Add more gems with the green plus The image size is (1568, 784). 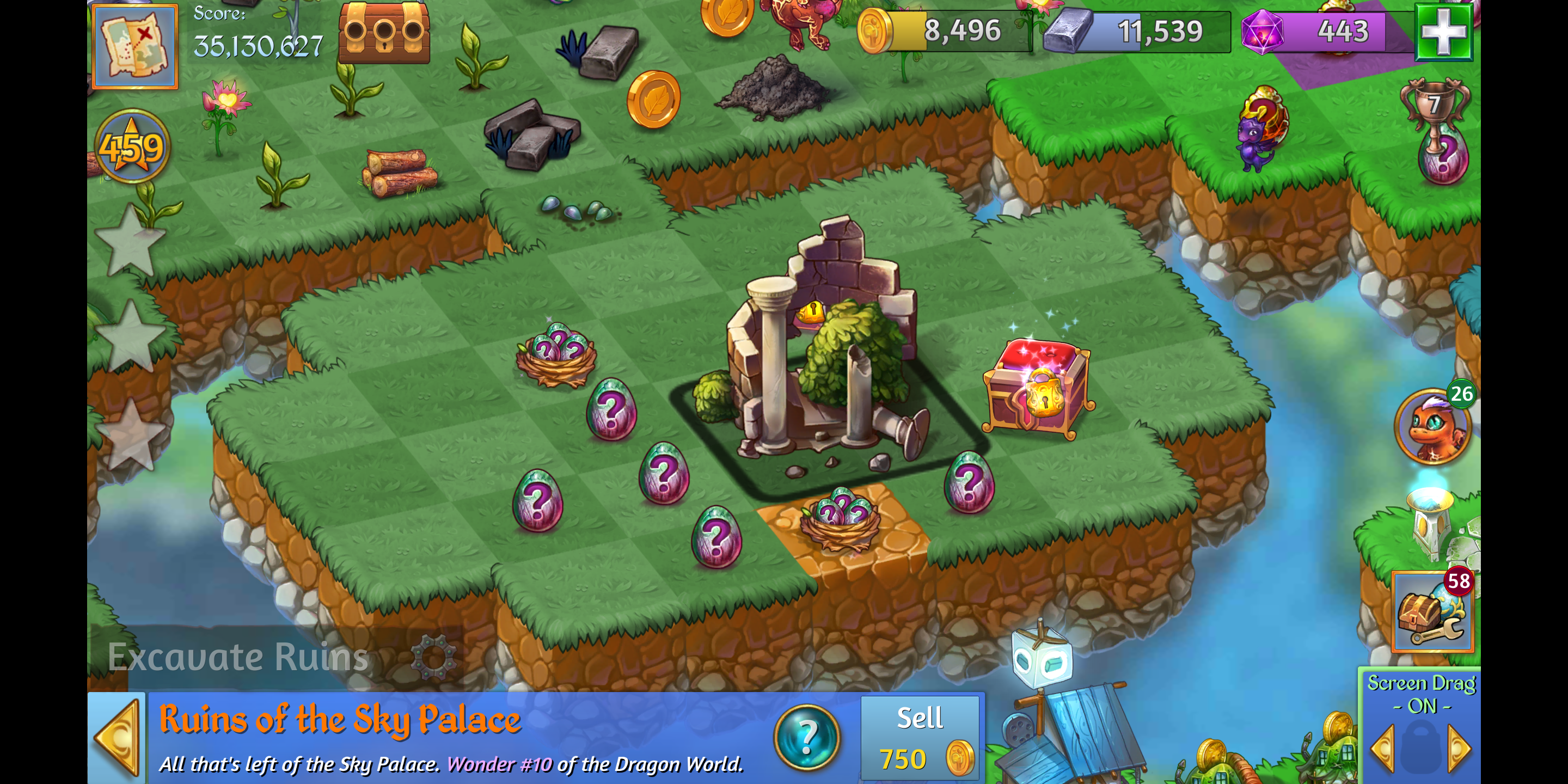pos(1443,32)
